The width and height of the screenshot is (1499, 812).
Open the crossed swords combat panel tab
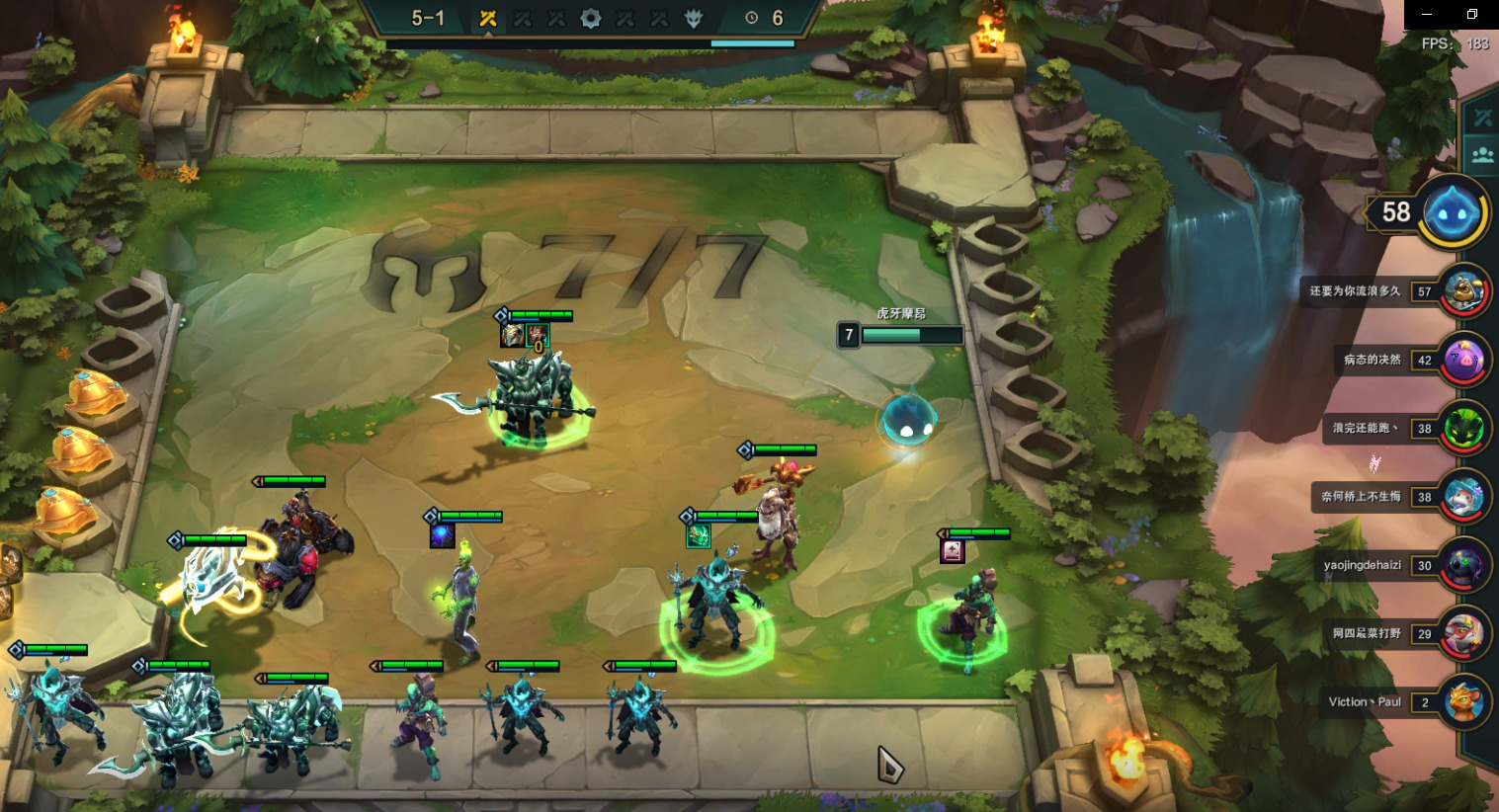pos(1482,118)
